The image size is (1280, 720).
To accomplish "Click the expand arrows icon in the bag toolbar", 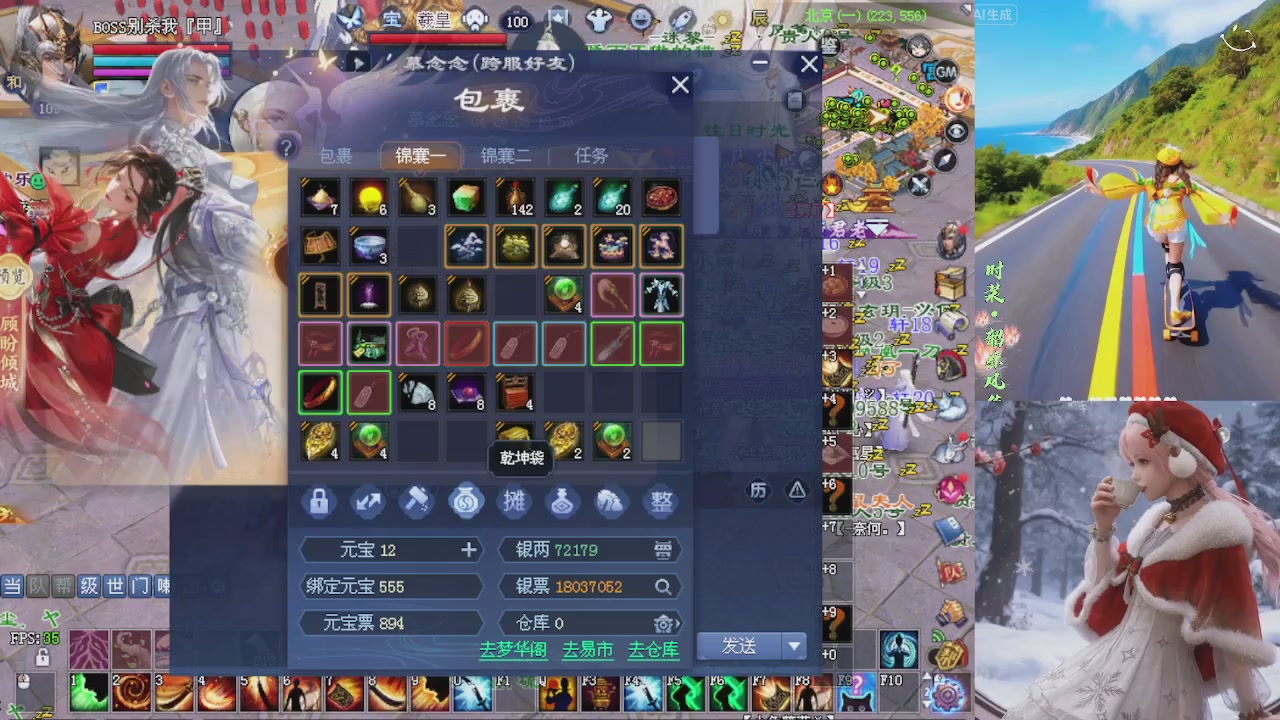I will 368,502.
